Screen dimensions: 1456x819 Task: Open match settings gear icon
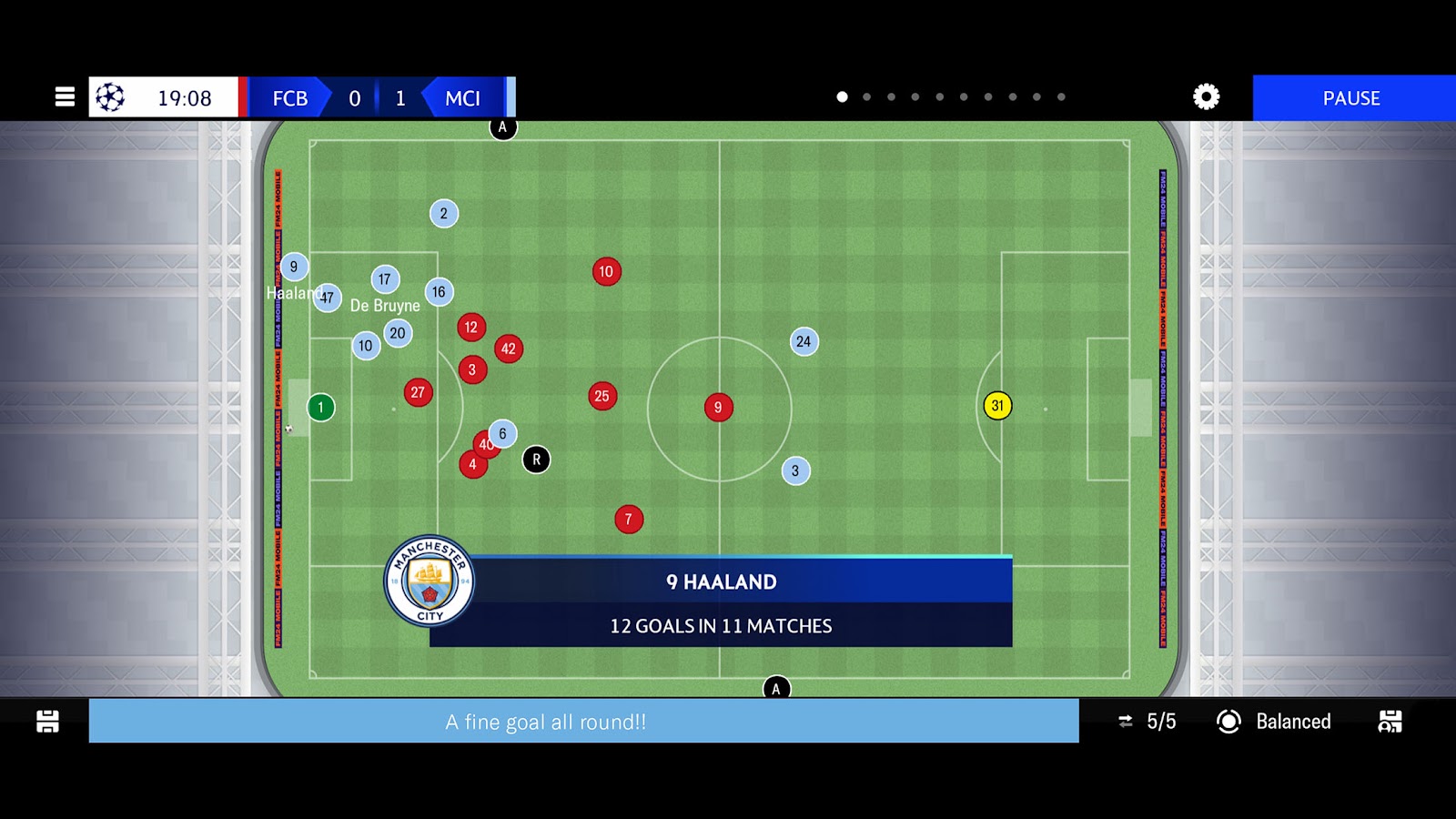point(1206,97)
